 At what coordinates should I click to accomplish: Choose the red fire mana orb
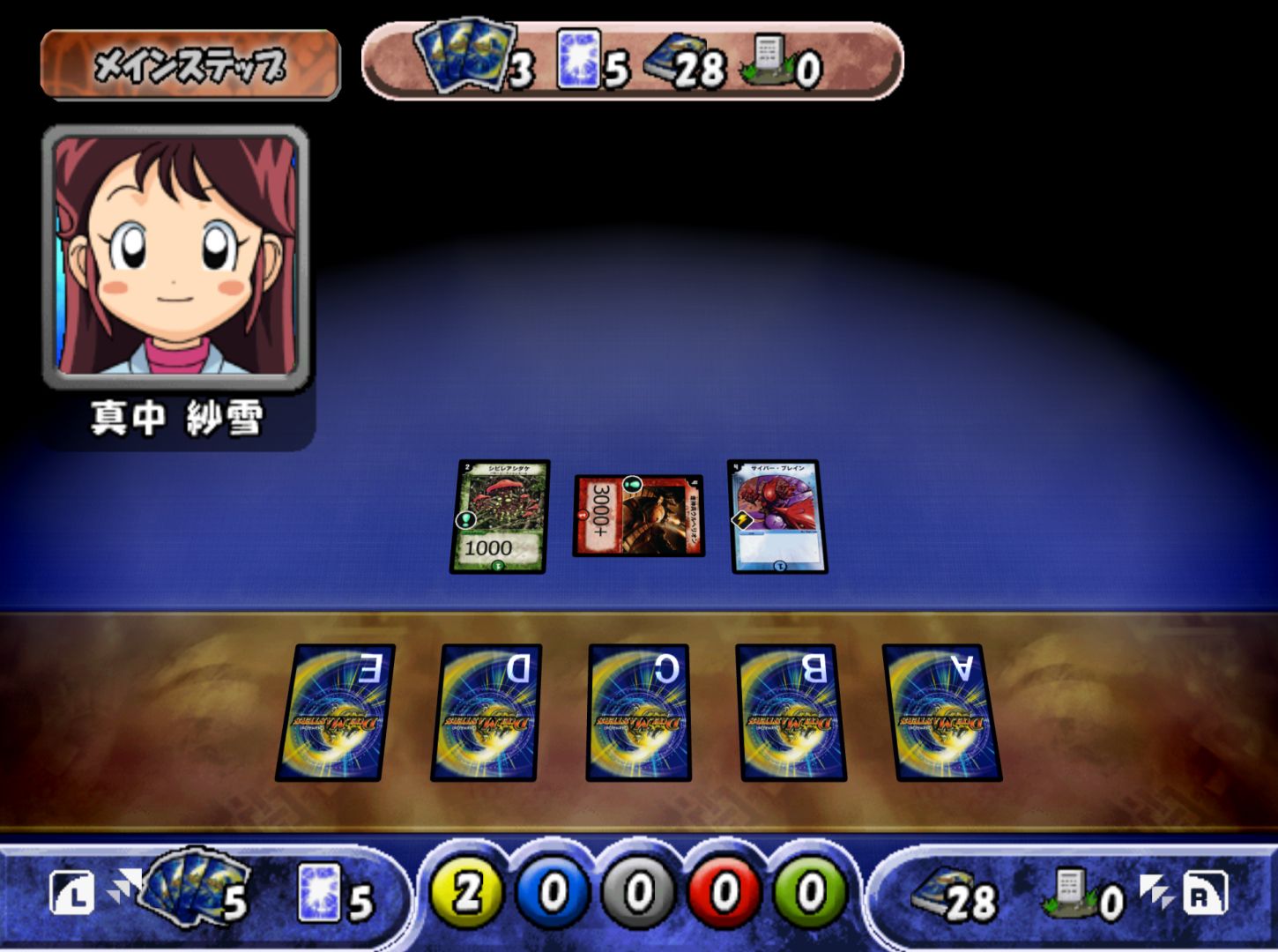point(724,892)
